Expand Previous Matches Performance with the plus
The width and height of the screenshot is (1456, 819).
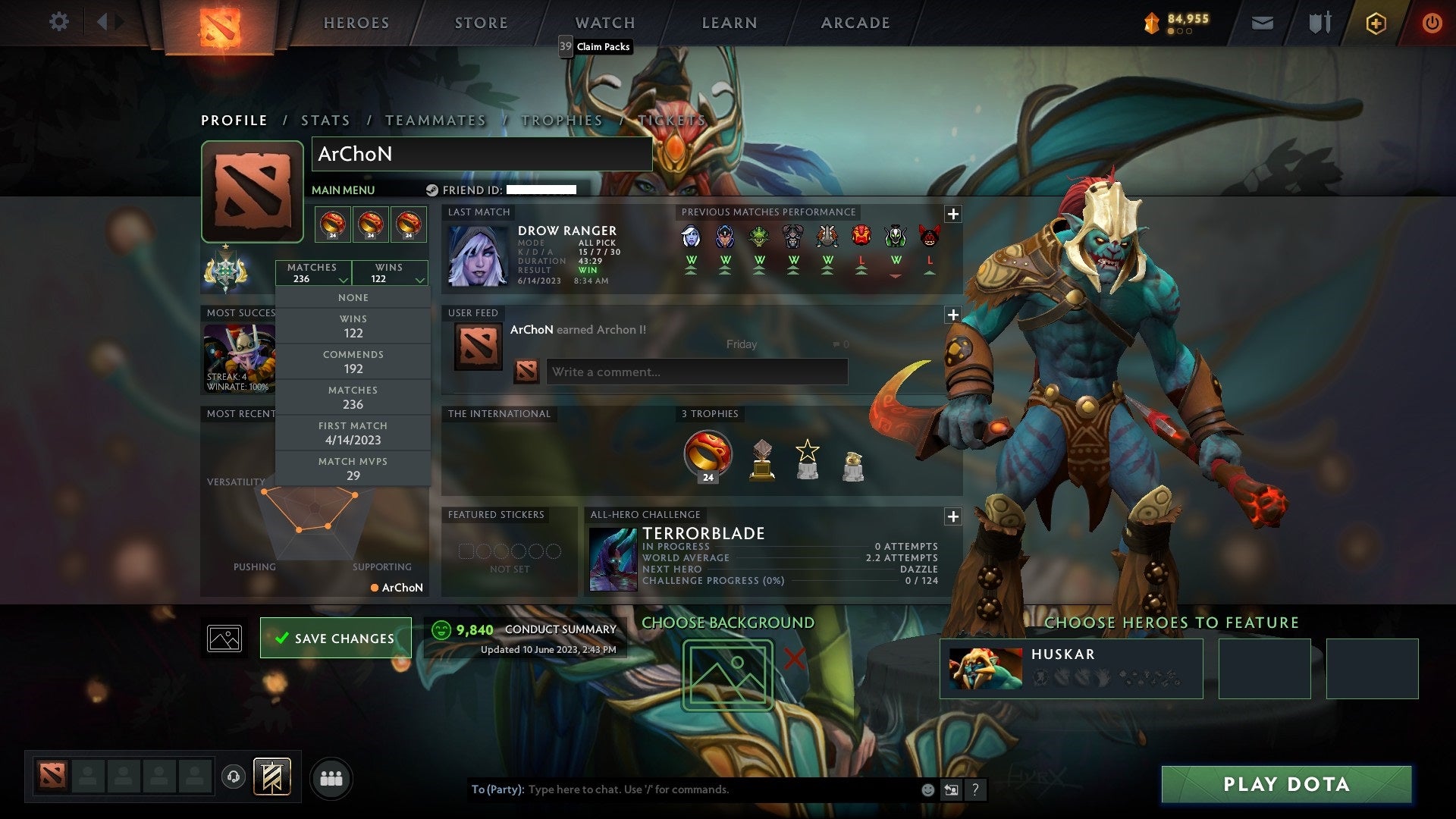pyautogui.click(x=953, y=215)
